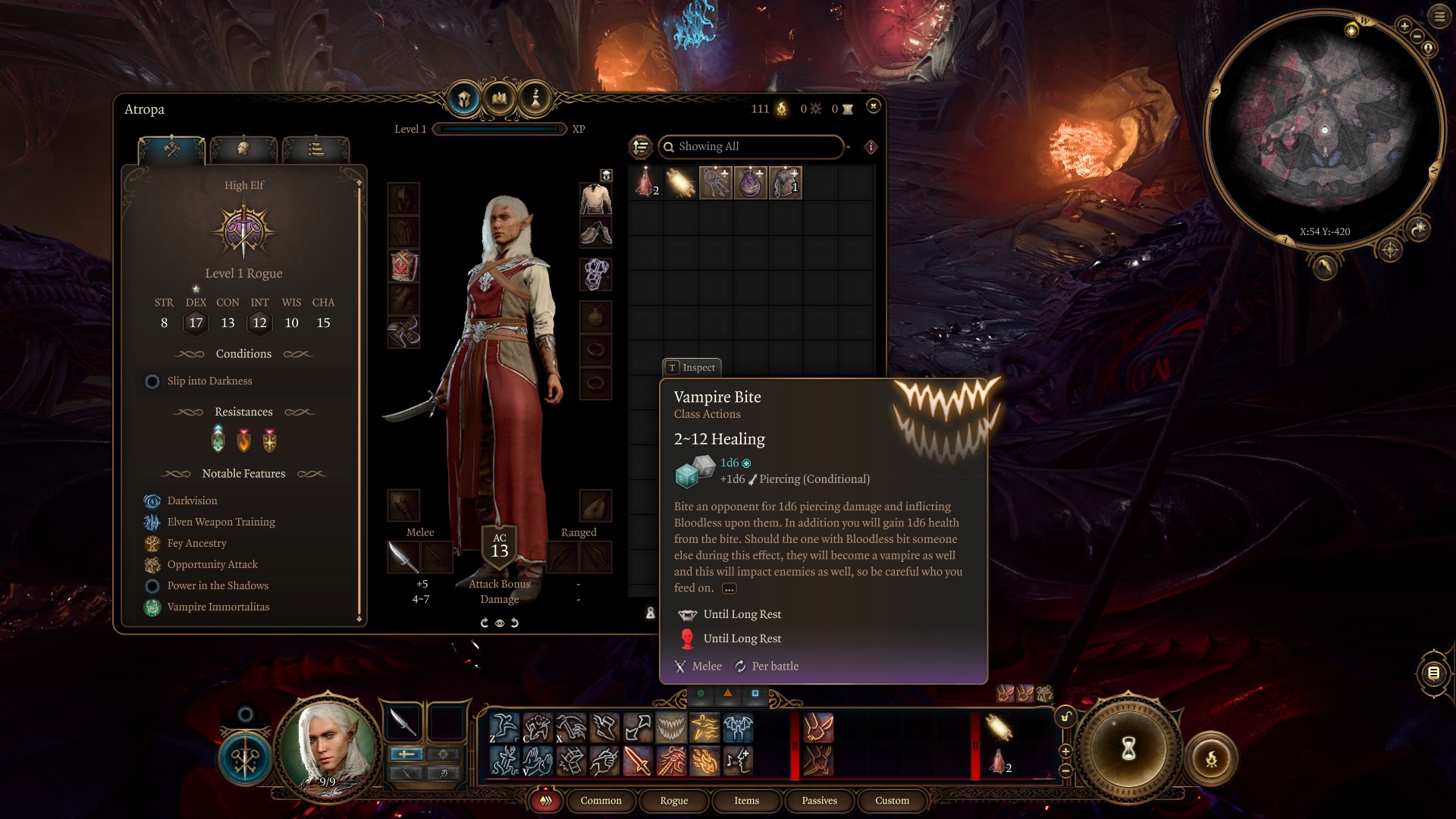Select the equipped melee dagger slot
The image size is (1456, 819).
(x=403, y=557)
